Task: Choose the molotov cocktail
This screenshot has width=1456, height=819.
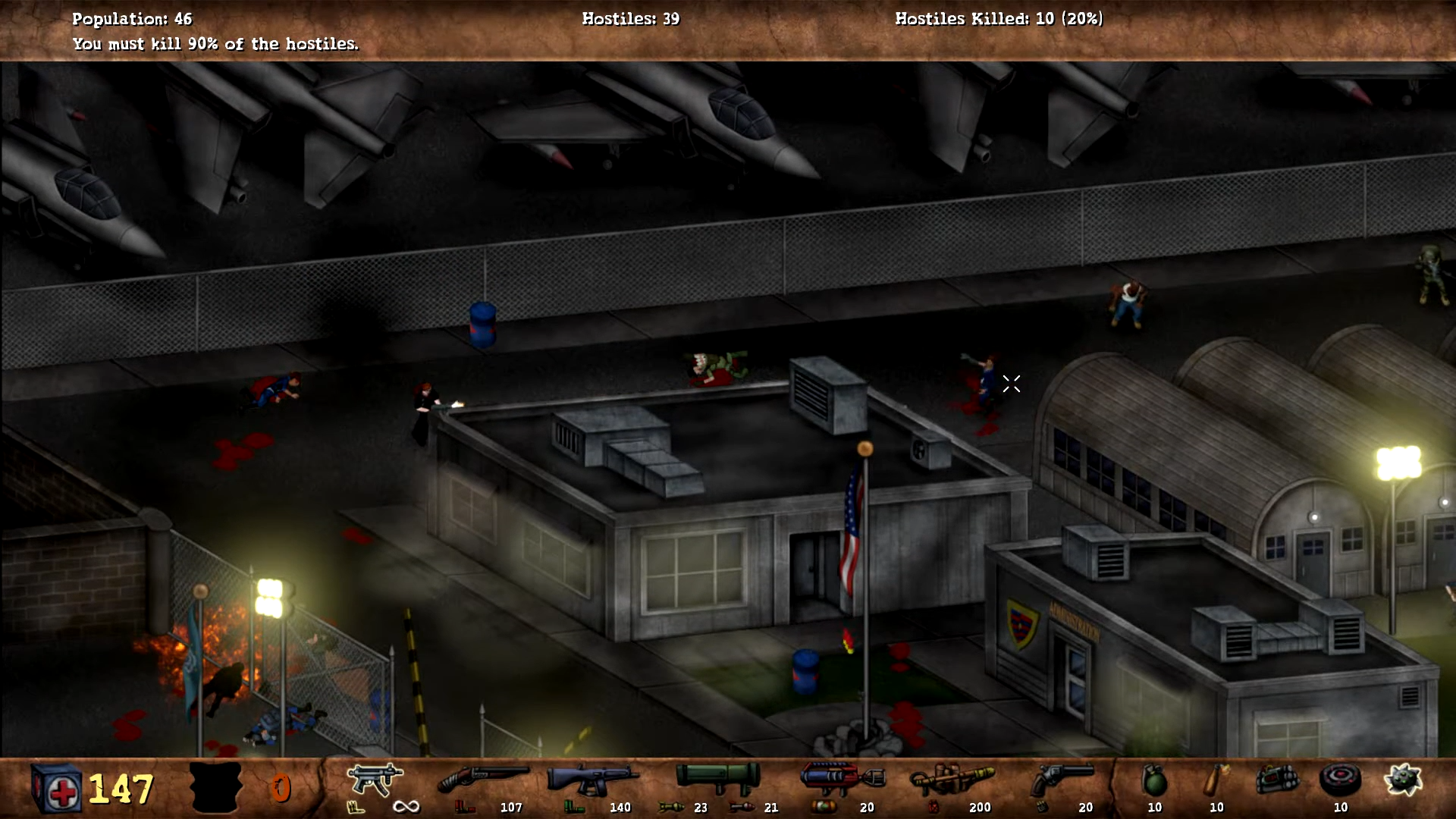Action: tap(1216, 780)
